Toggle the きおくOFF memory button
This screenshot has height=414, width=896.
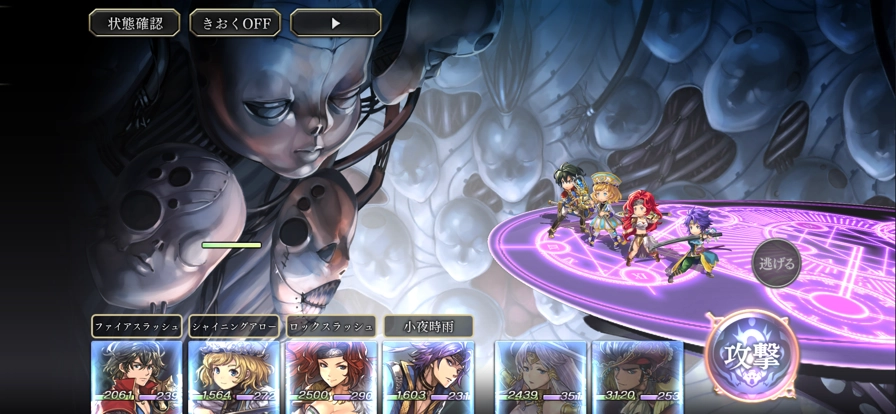point(235,22)
